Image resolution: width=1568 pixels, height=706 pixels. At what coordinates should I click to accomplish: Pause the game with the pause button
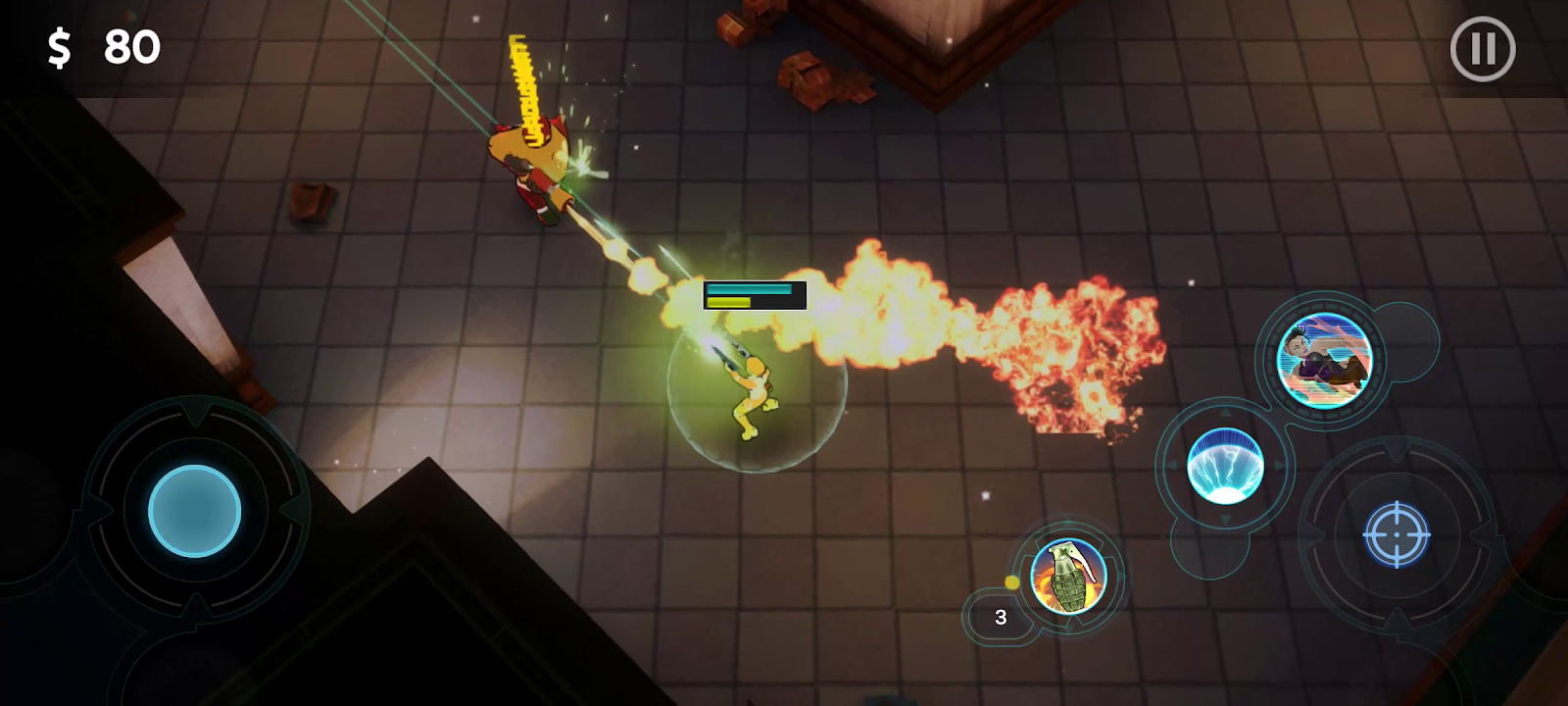pyautogui.click(x=1482, y=49)
